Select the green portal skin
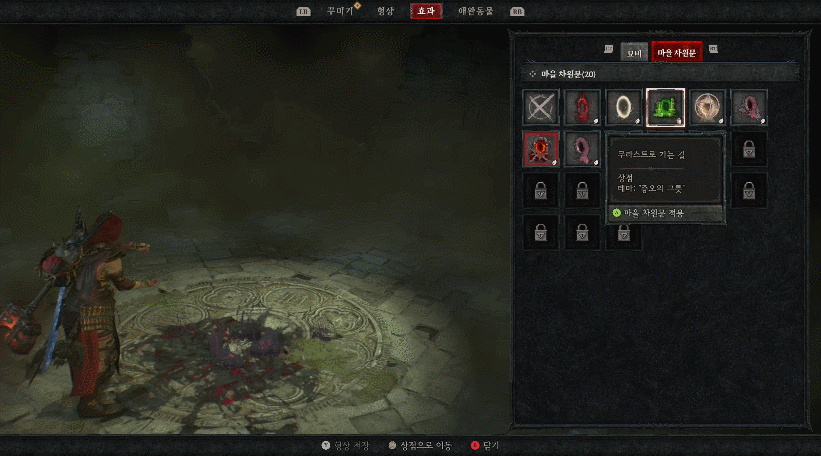This screenshot has height=456, width=821. [665, 107]
